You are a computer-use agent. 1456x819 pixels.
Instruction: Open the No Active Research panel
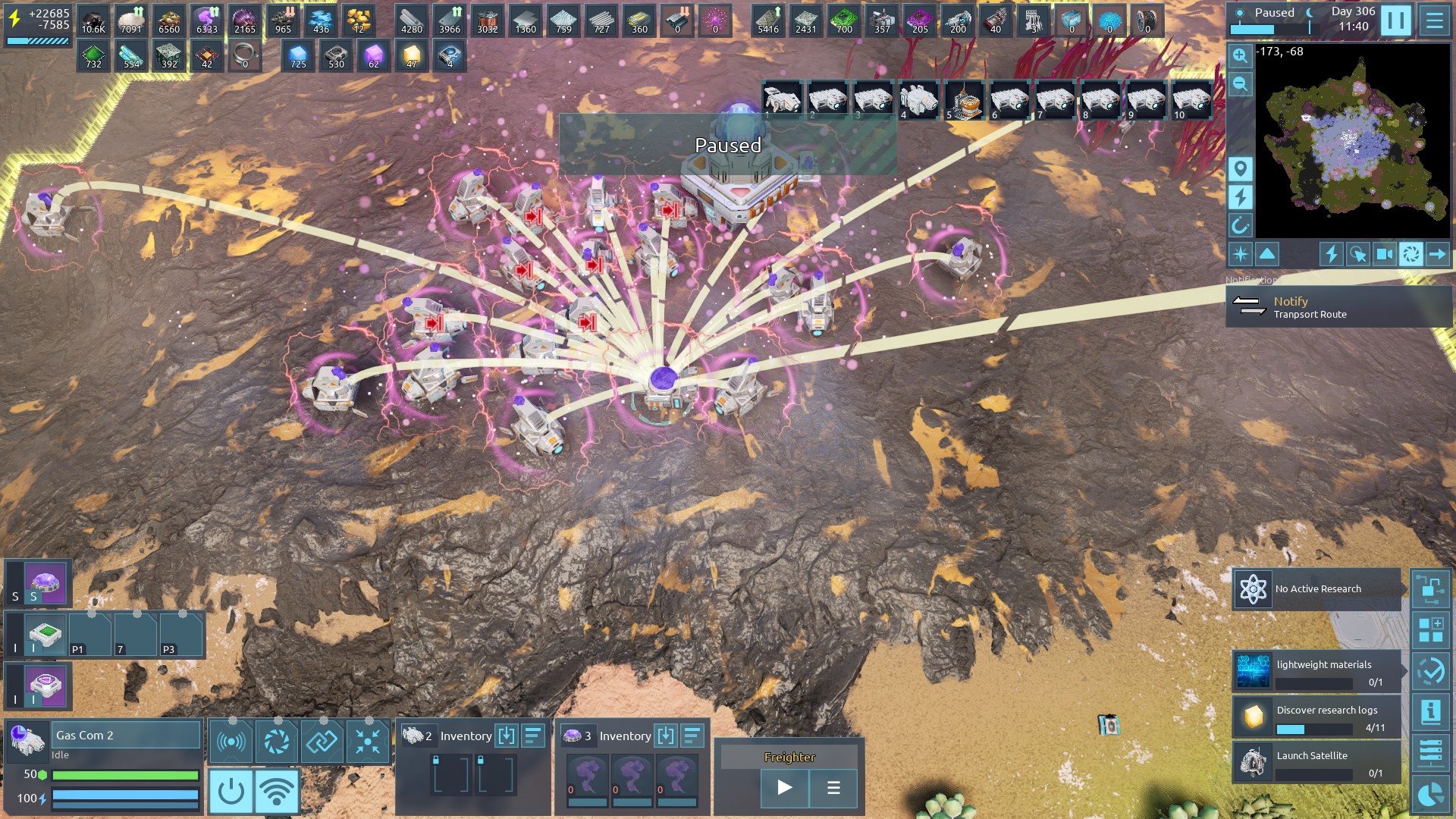pos(1317,589)
